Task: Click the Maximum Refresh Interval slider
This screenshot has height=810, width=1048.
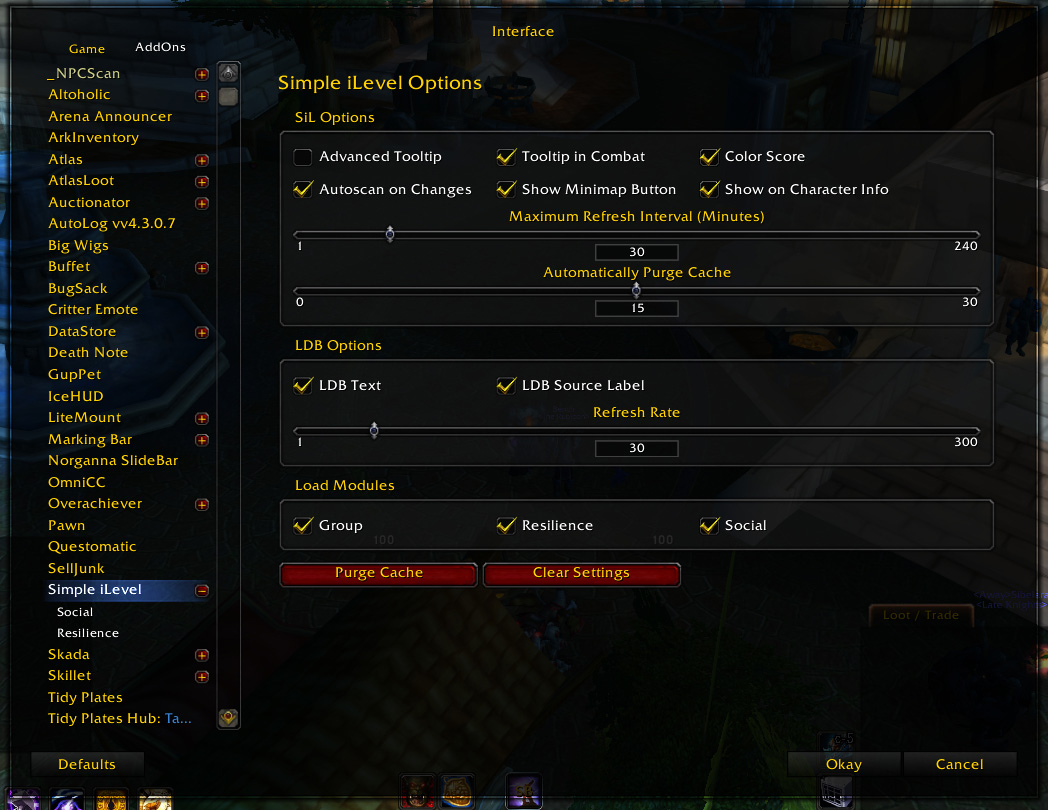Action: click(x=390, y=234)
